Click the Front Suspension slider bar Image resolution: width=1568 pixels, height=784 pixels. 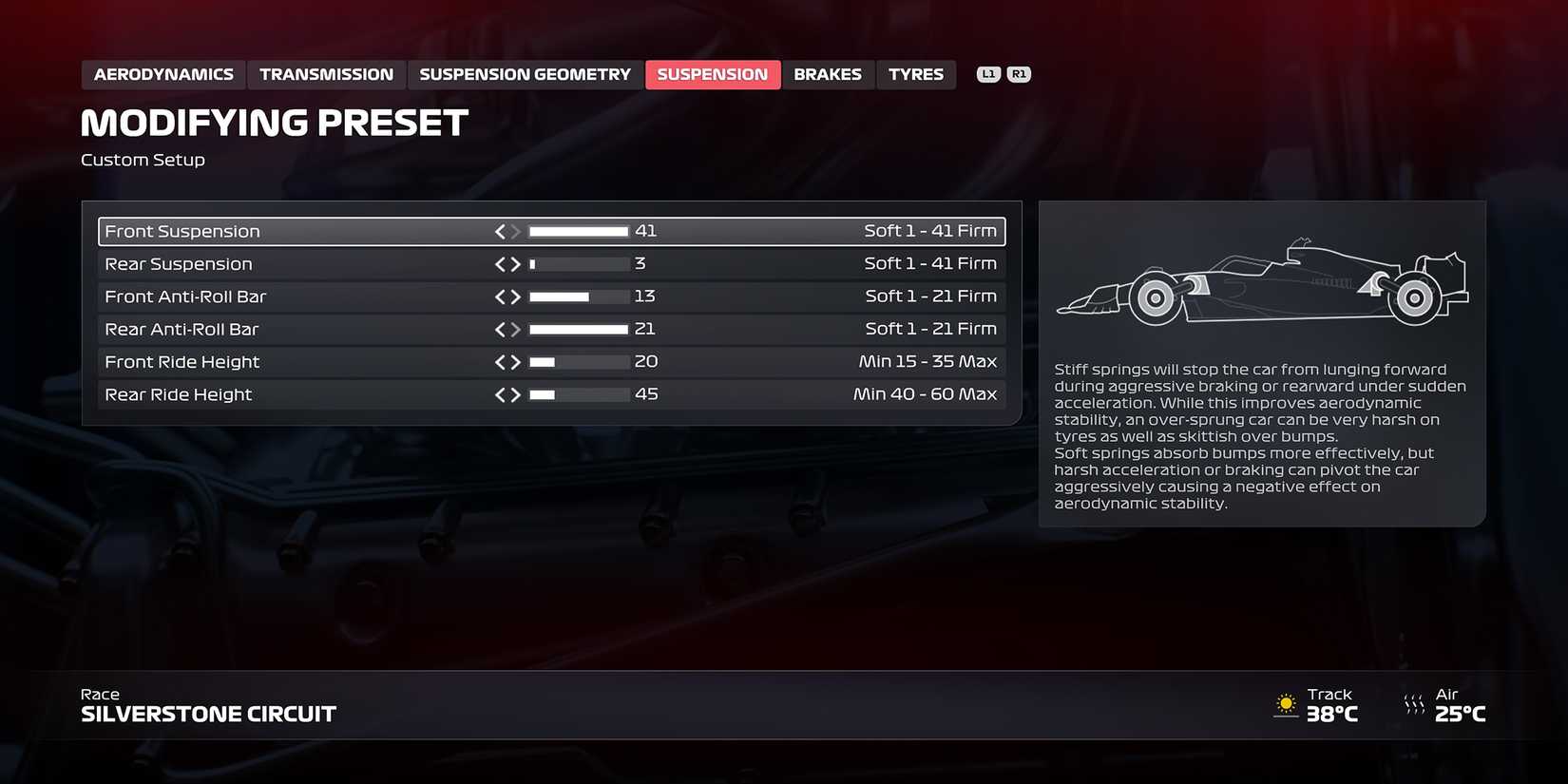[580, 231]
